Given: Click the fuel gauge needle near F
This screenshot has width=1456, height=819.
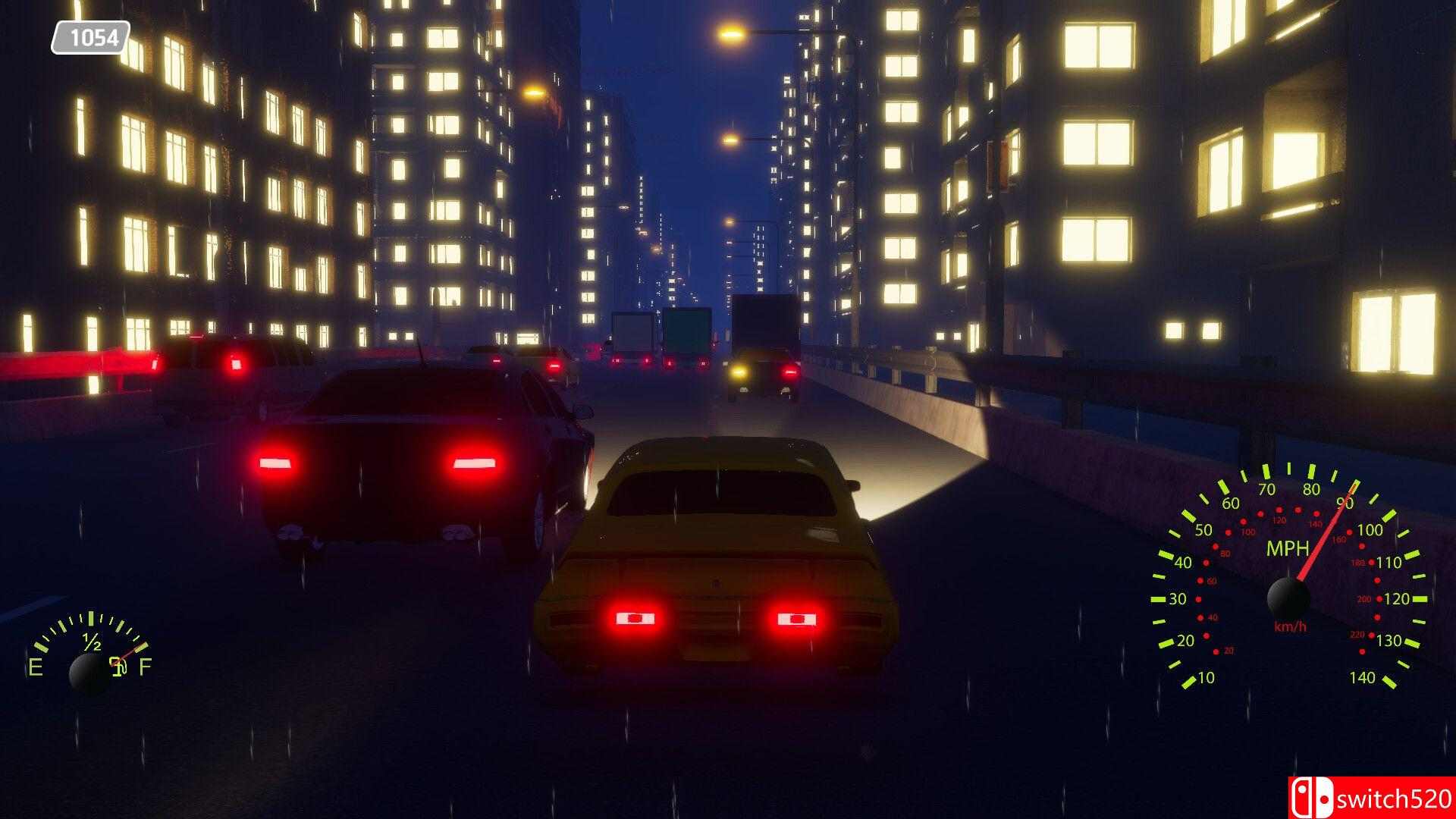Looking at the screenshot, I should tap(130, 652).
